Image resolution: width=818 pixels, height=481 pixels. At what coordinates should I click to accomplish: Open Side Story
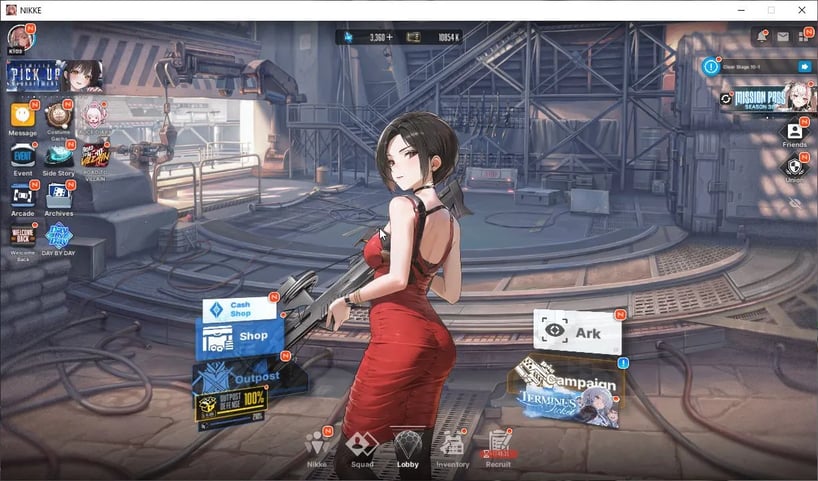[x=58, y=157]
